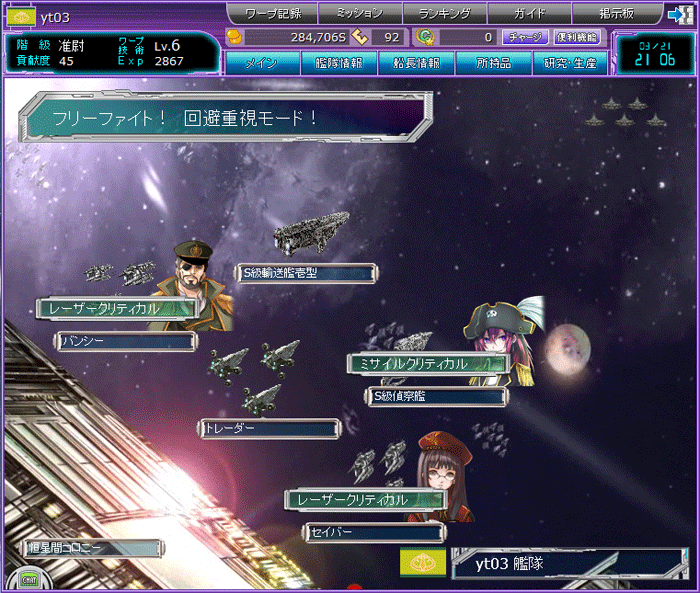This screenshot has height=593, width=700.
Task: Switch to the メイン tab
Action: [x=262, y=63]
